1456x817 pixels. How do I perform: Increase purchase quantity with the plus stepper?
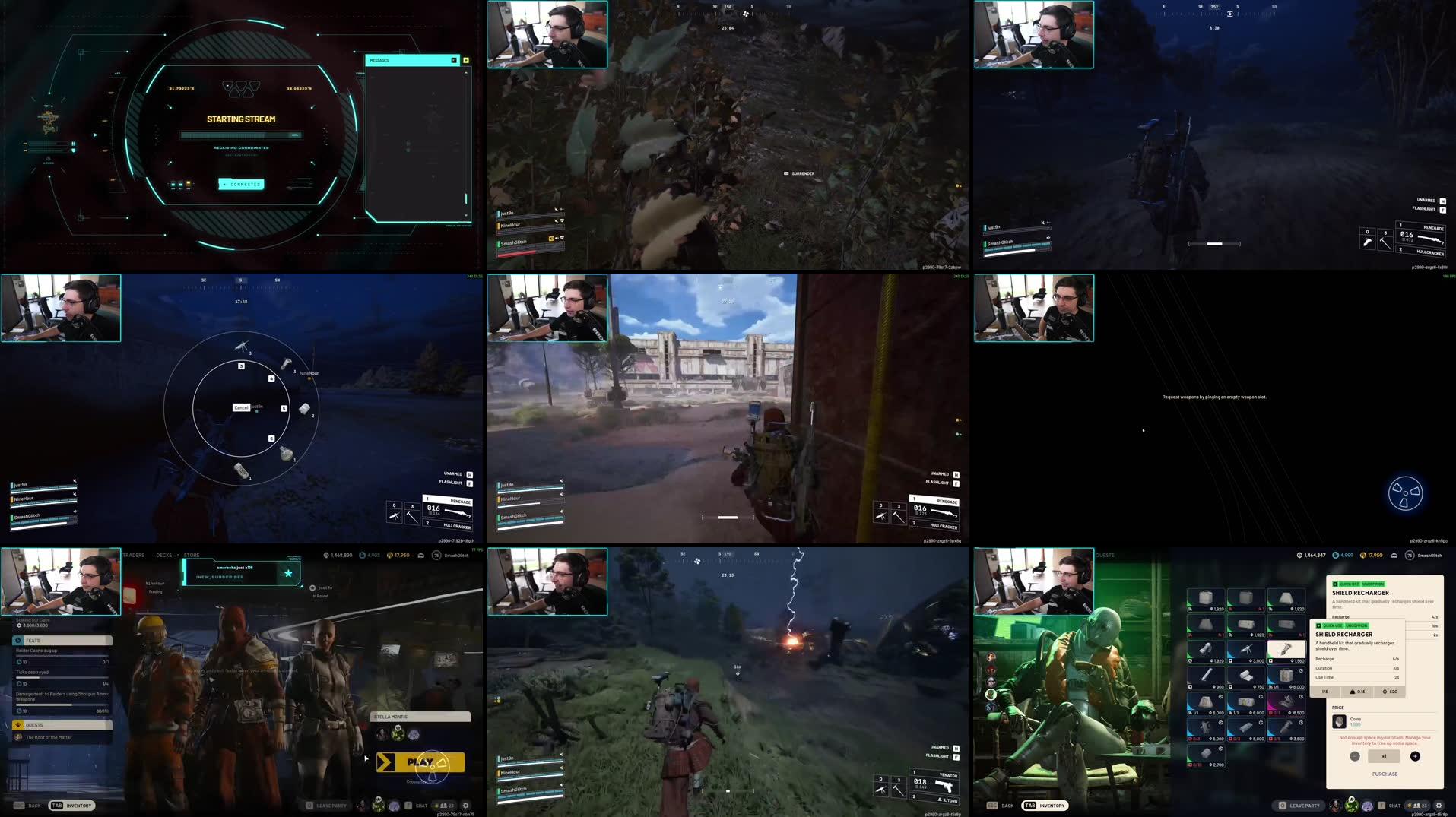pyautogui.click(x=1415, y=756)
